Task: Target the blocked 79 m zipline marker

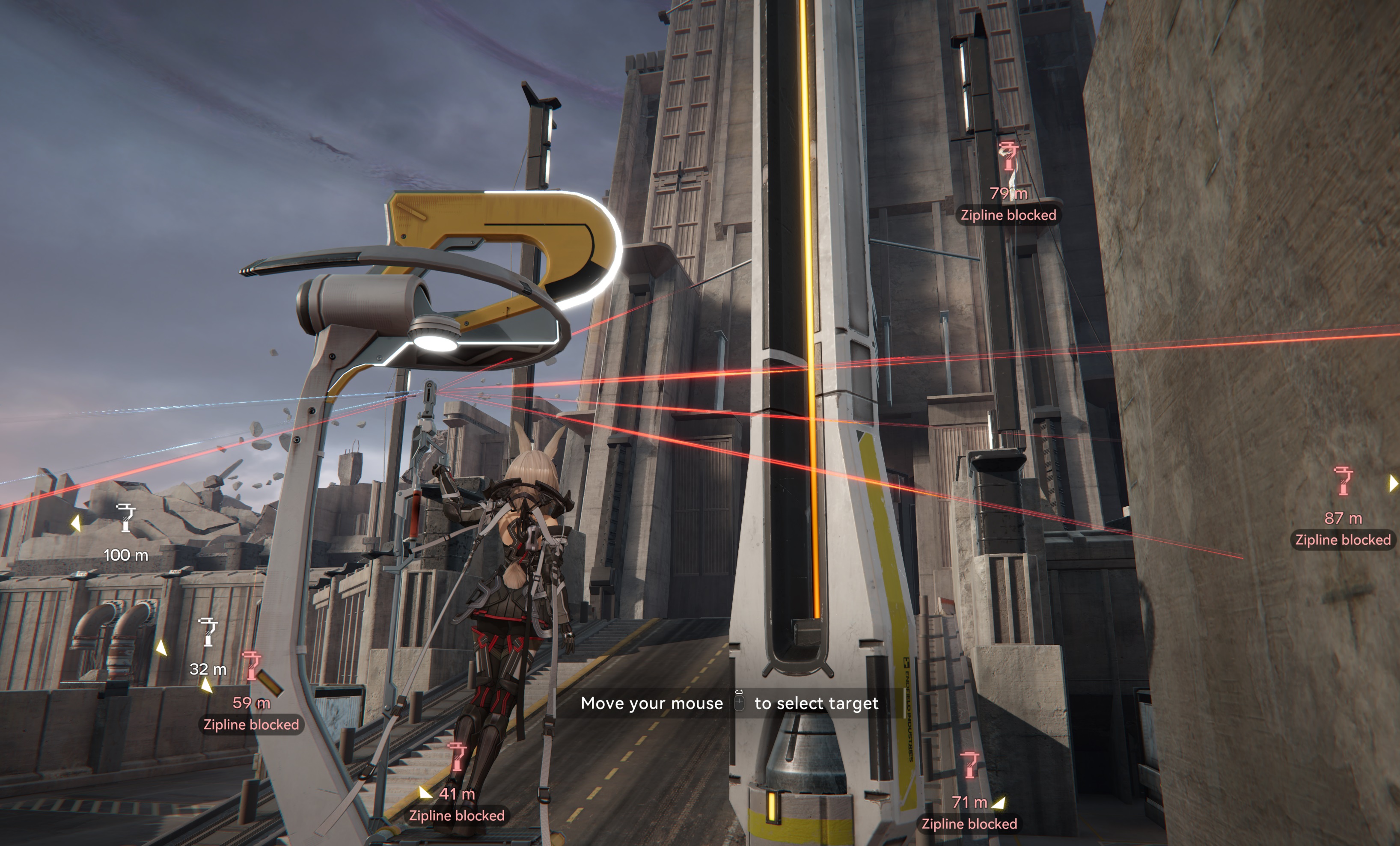Action: 1008,156
